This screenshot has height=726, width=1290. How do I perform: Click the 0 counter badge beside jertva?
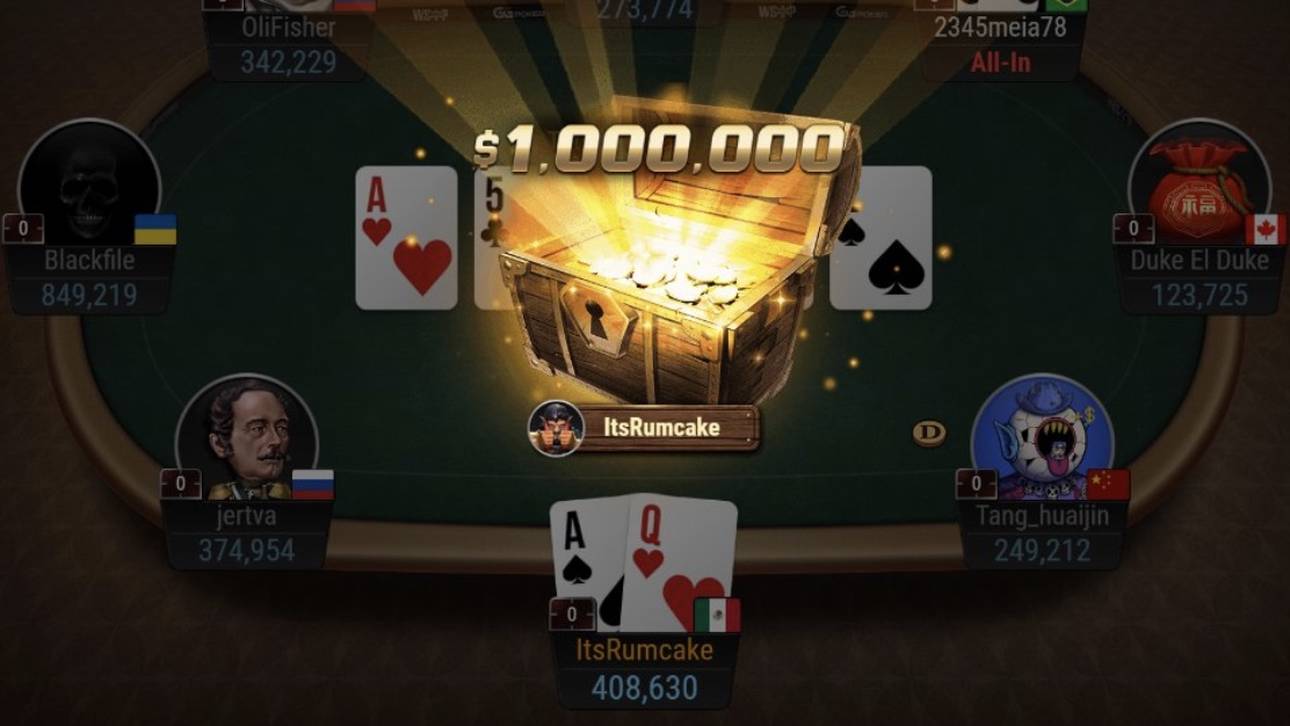click(180, 486)
